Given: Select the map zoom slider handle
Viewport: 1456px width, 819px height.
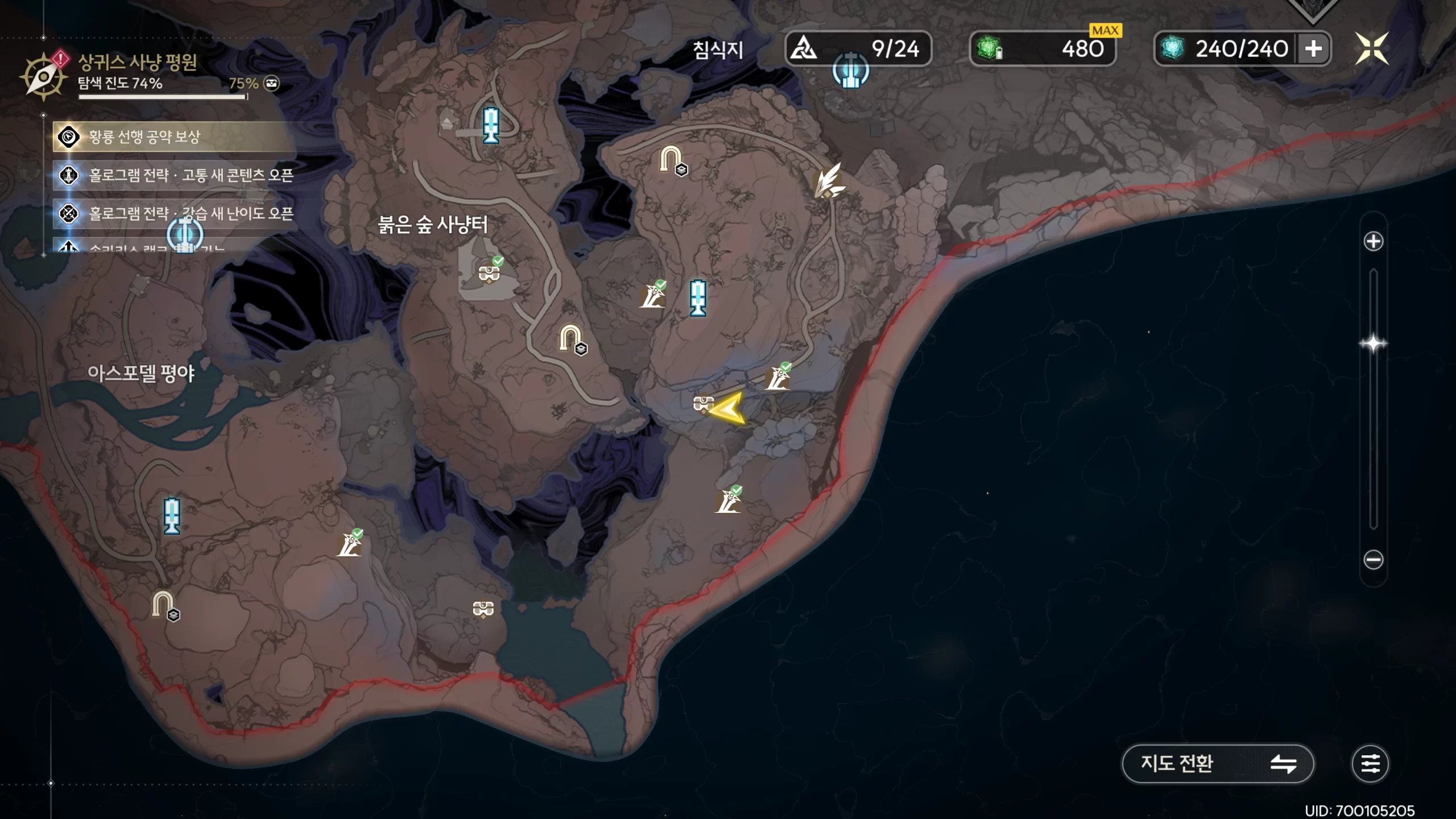Looking at the screenshot, I should (x=1373, y=344).
